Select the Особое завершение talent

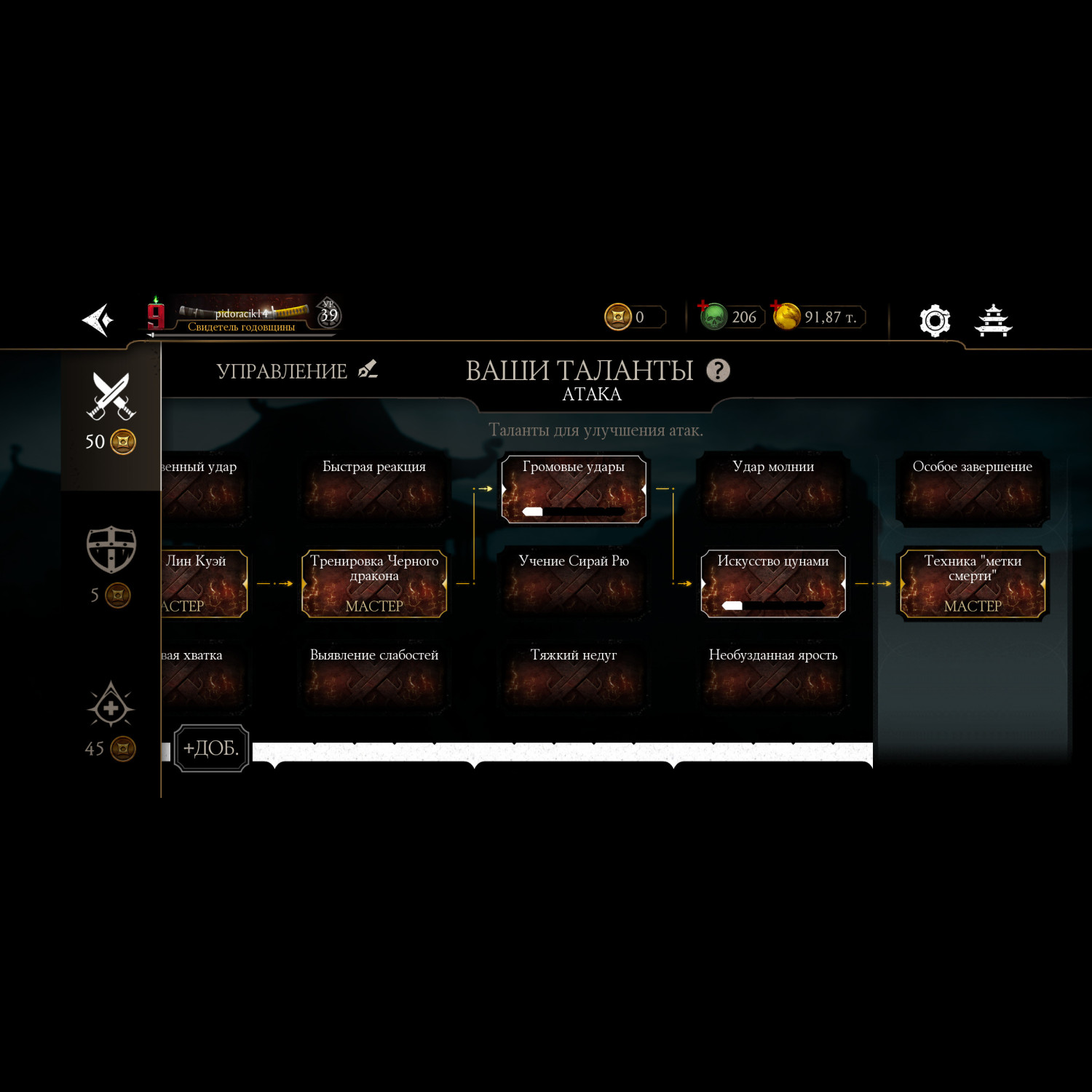click(x=973, y=488)
